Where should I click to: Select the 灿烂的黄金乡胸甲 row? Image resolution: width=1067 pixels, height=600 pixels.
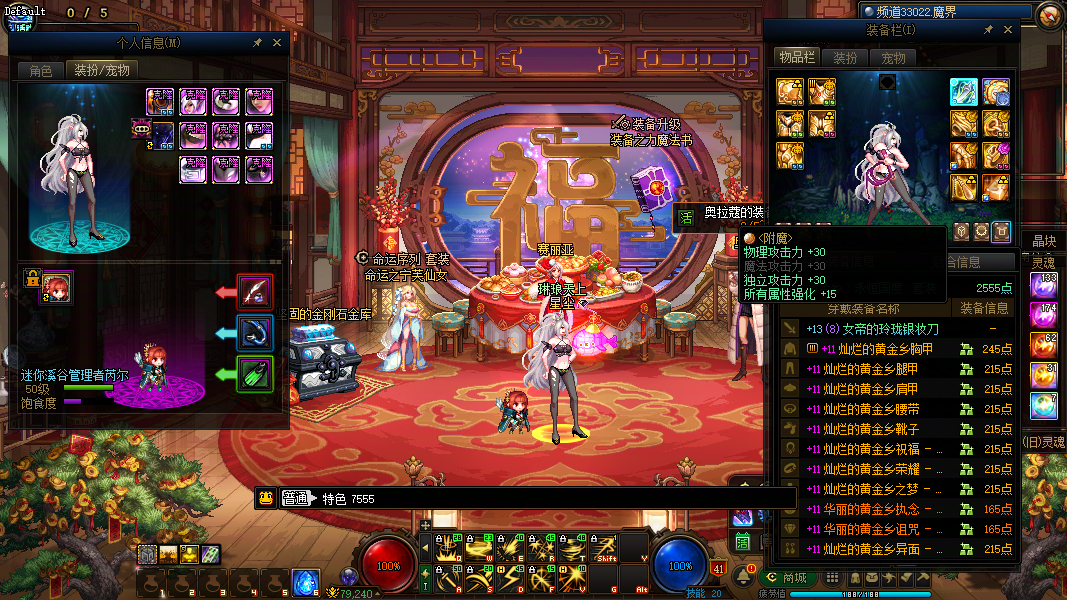[x=880, y=349]
